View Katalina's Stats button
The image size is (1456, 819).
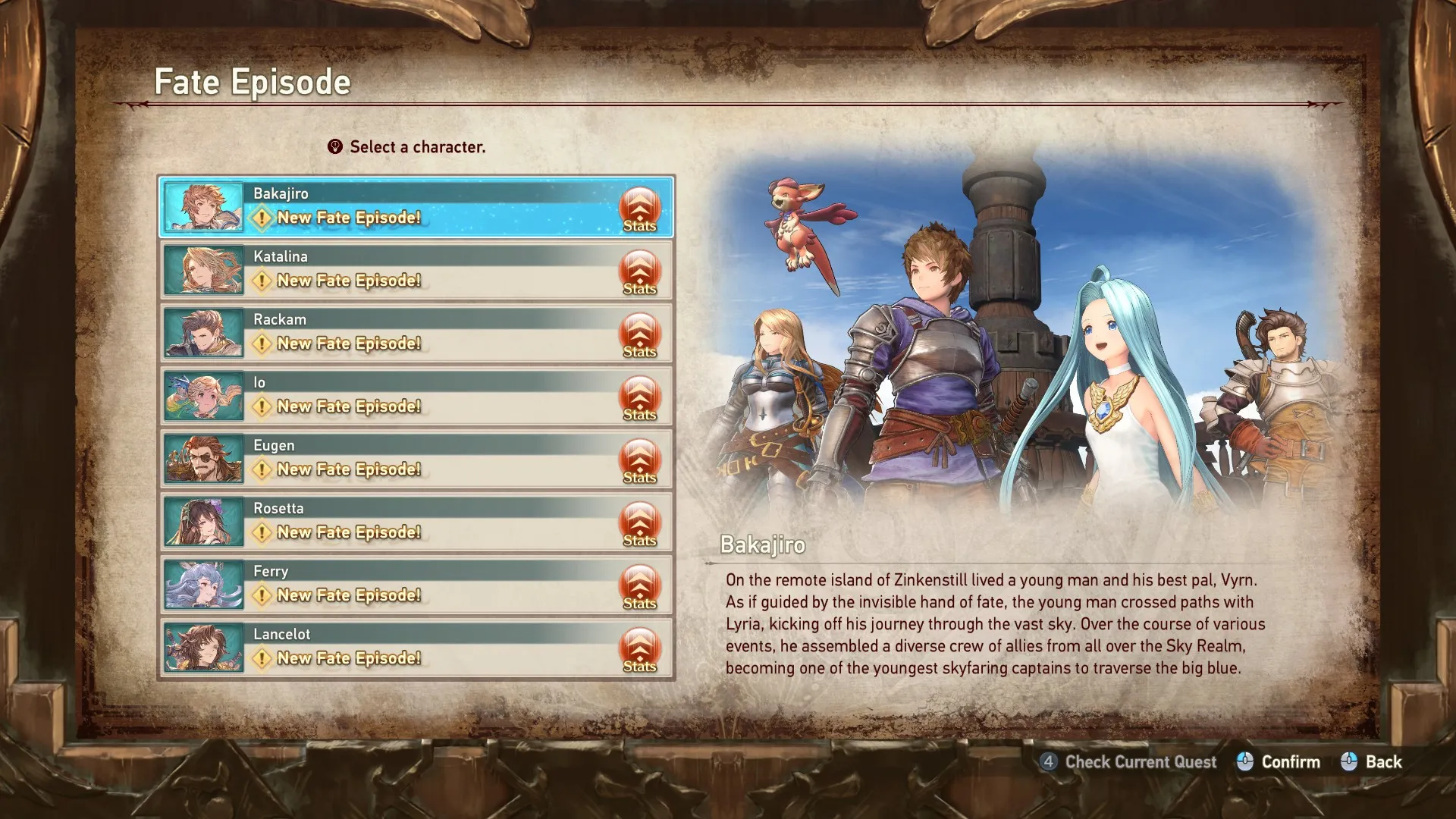click(x=639, y=271)
